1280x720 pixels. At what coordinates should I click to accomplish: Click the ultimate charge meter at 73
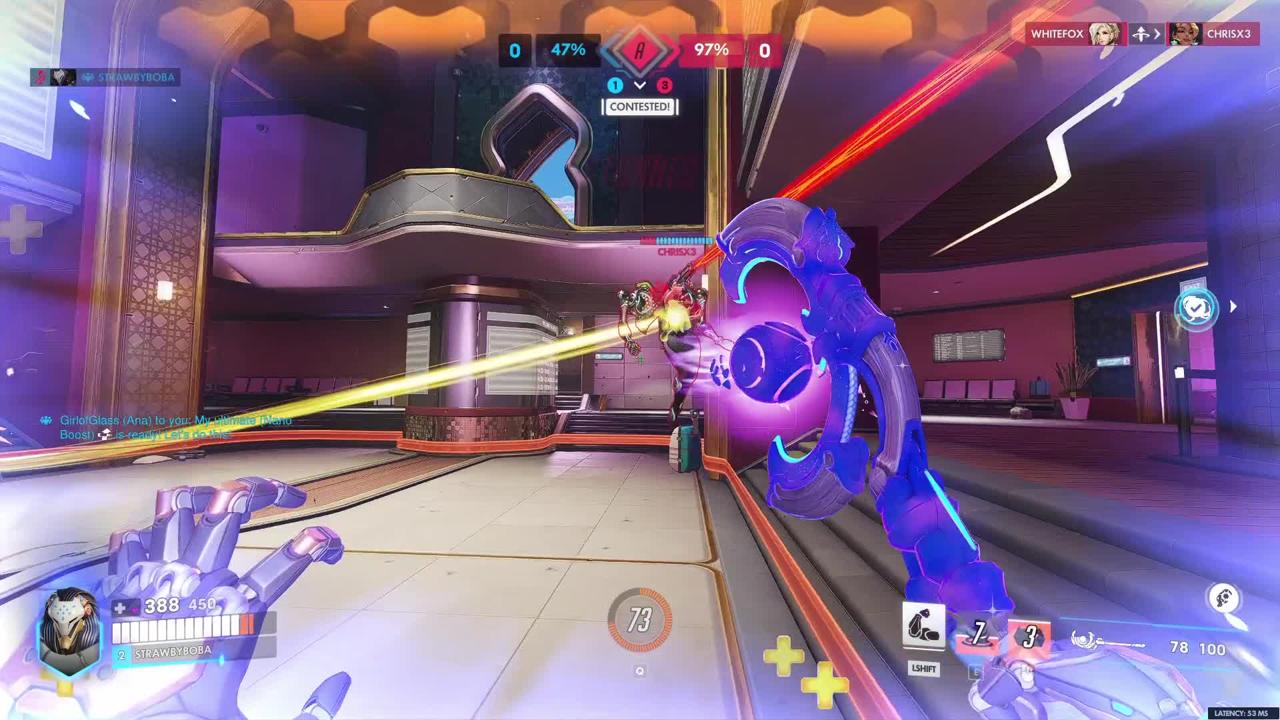(x=640, y=619)
